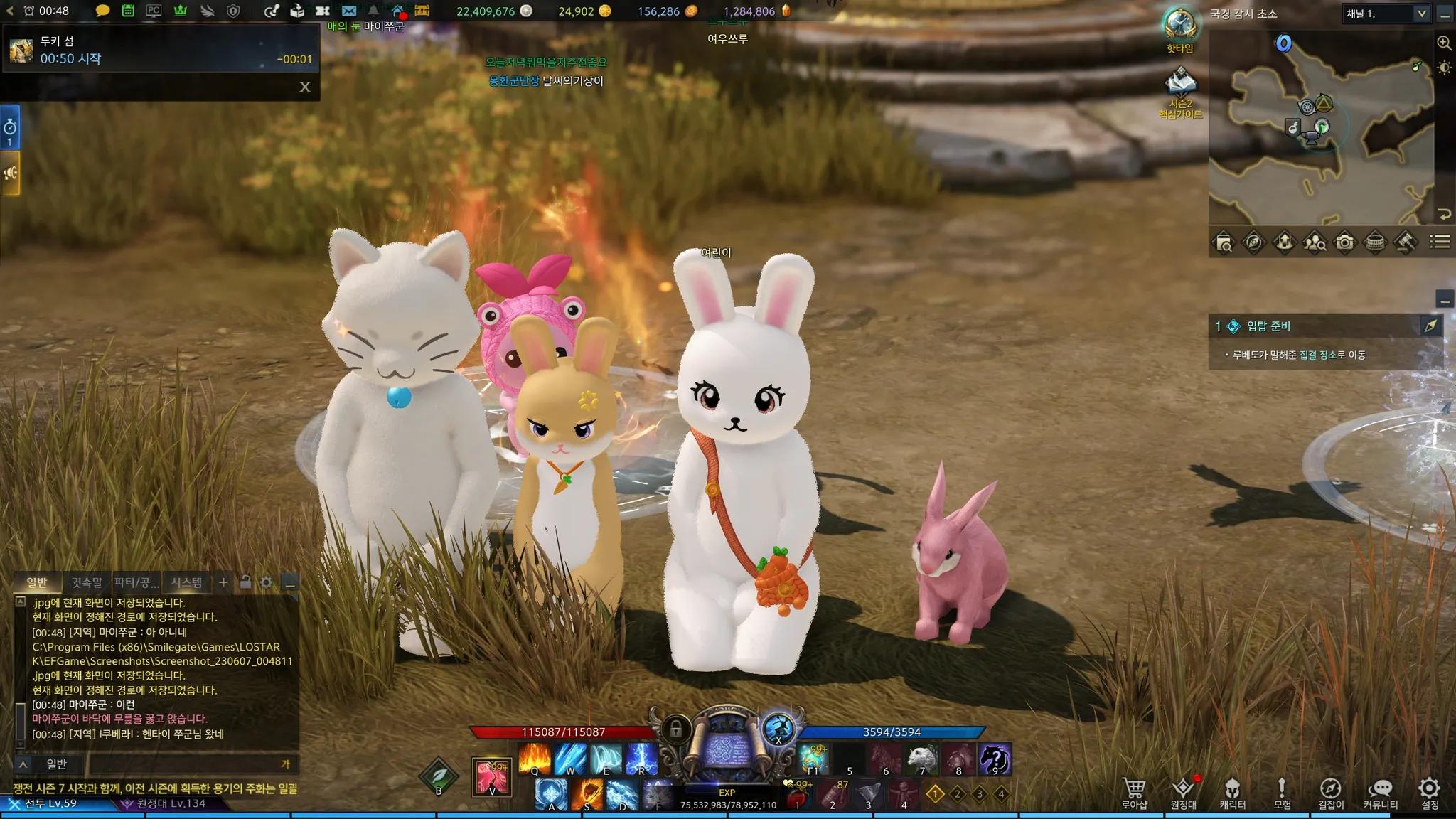The width and height of the screenshot is (1456, 819).
Task: Select the 입탑 준비 quest tracker entry
Action: tap(1268, 326)
